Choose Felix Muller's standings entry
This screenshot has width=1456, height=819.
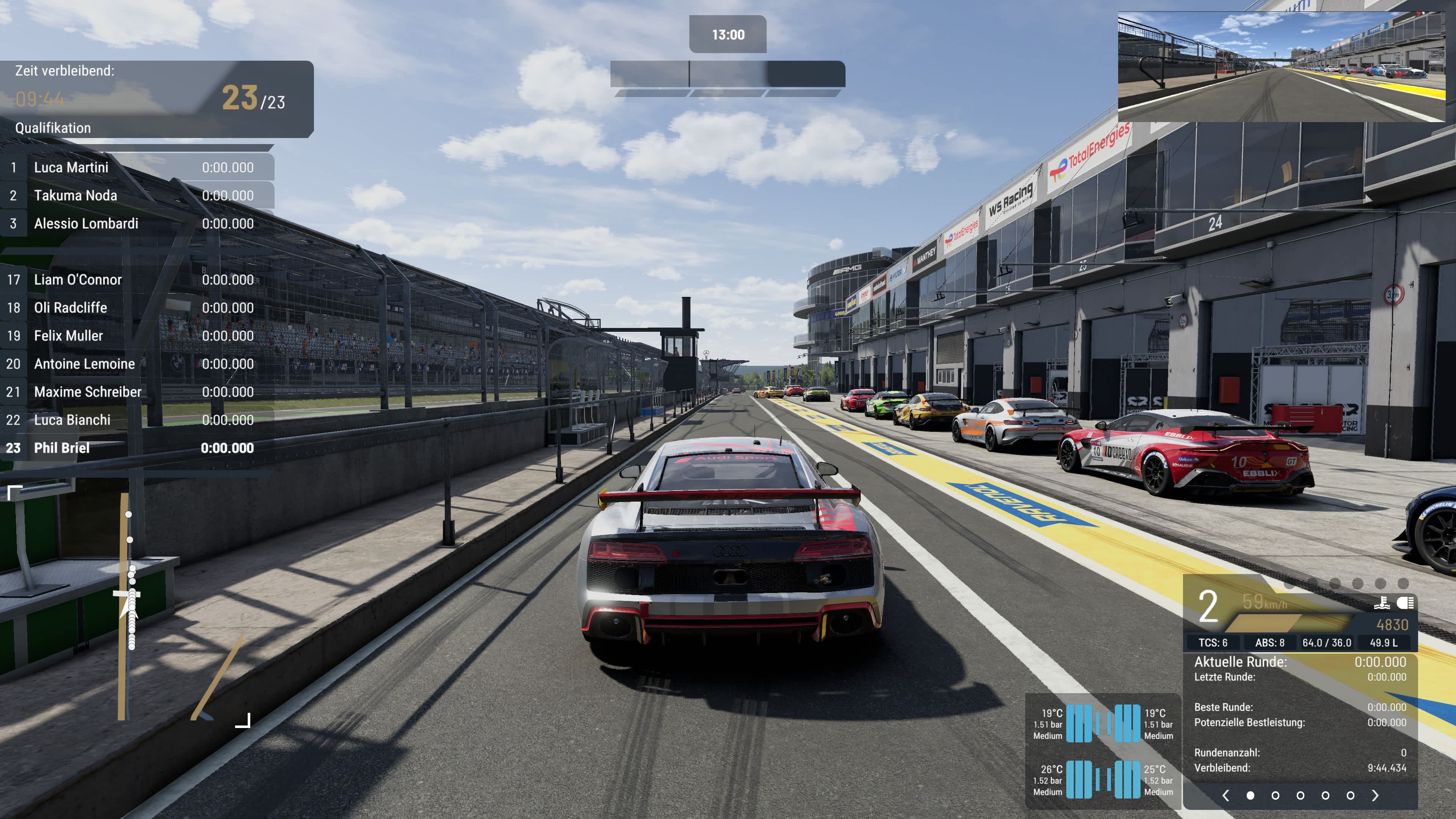click(x=136, y=336)
